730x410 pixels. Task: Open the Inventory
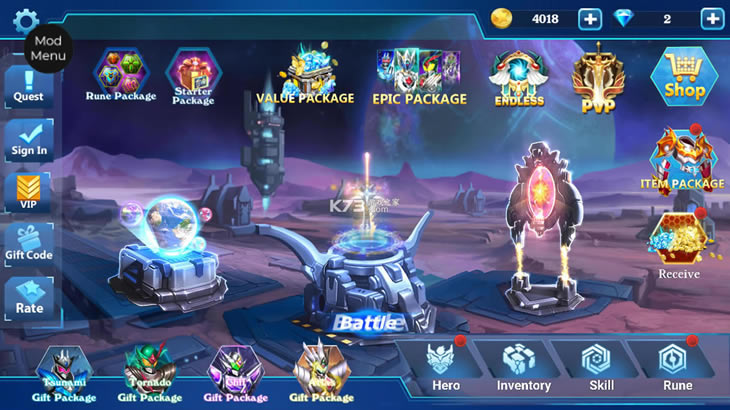[x=523, y=367]
